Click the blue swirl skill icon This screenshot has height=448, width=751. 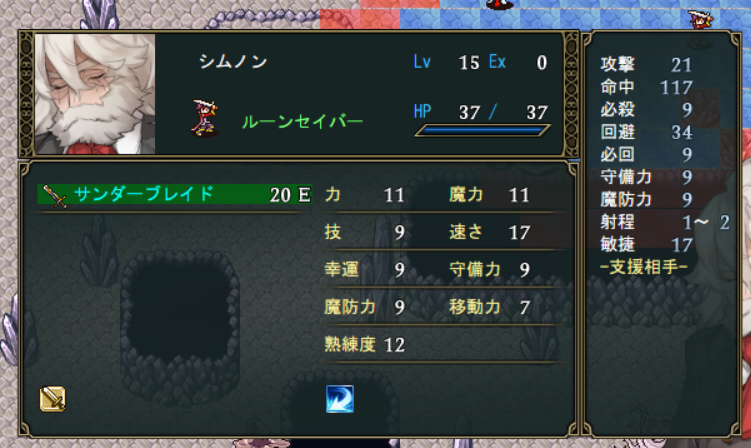339,399
